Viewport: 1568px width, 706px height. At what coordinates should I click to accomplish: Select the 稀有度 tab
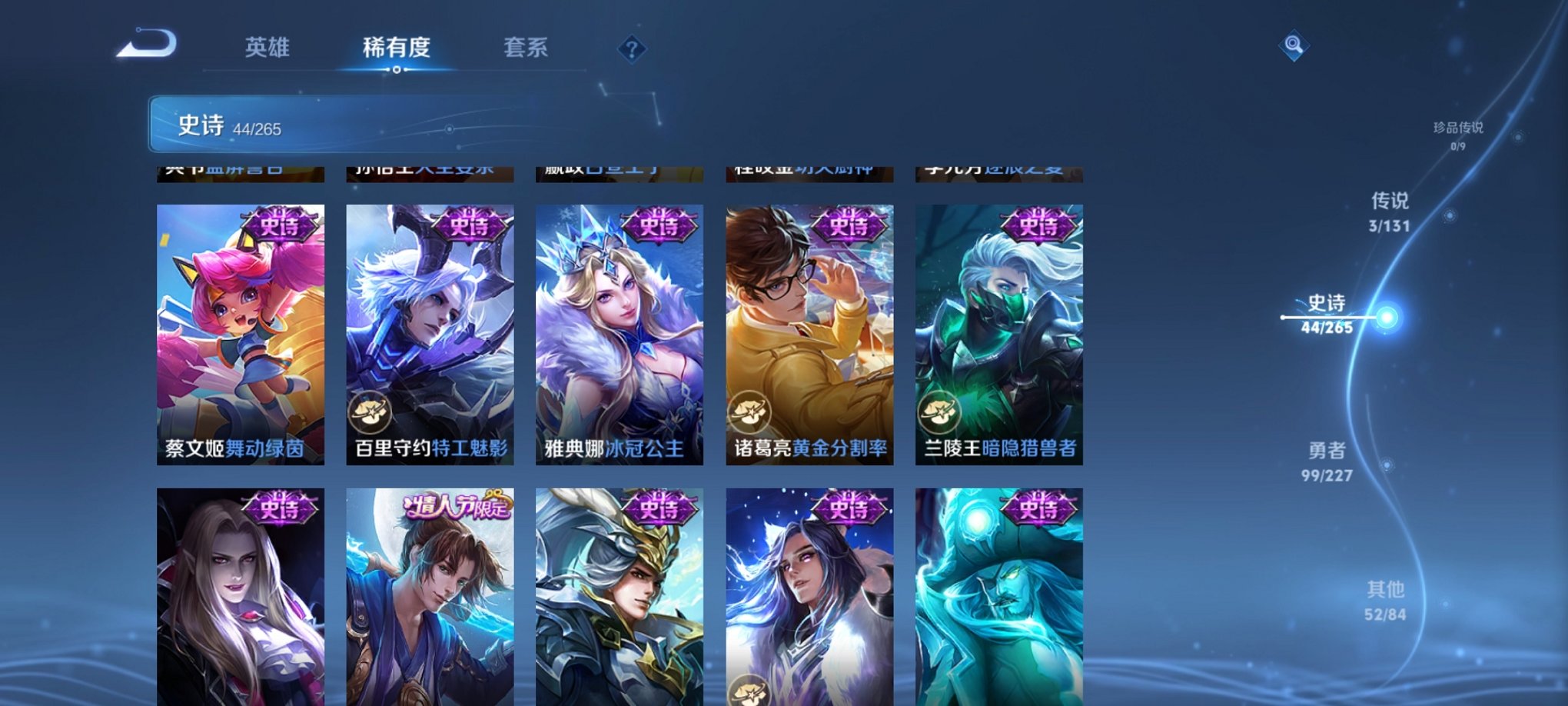(397, 48)
